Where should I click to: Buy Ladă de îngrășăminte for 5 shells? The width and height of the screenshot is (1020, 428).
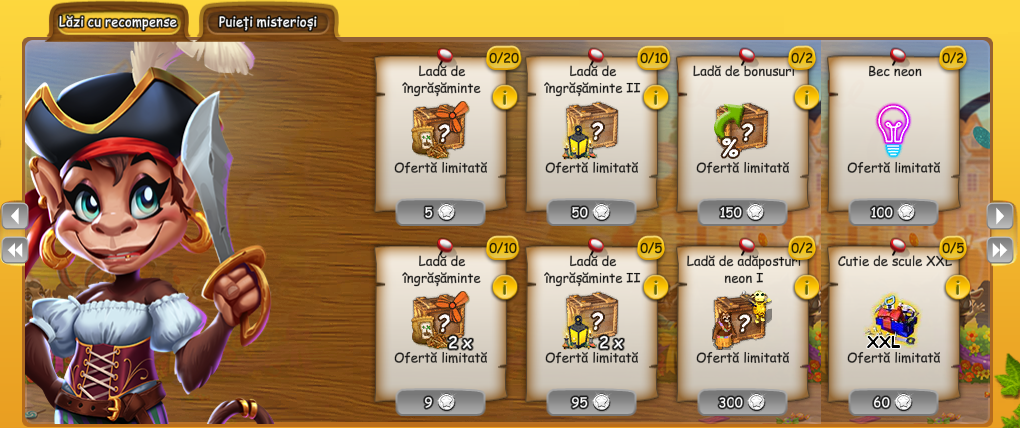click(440, 212)
